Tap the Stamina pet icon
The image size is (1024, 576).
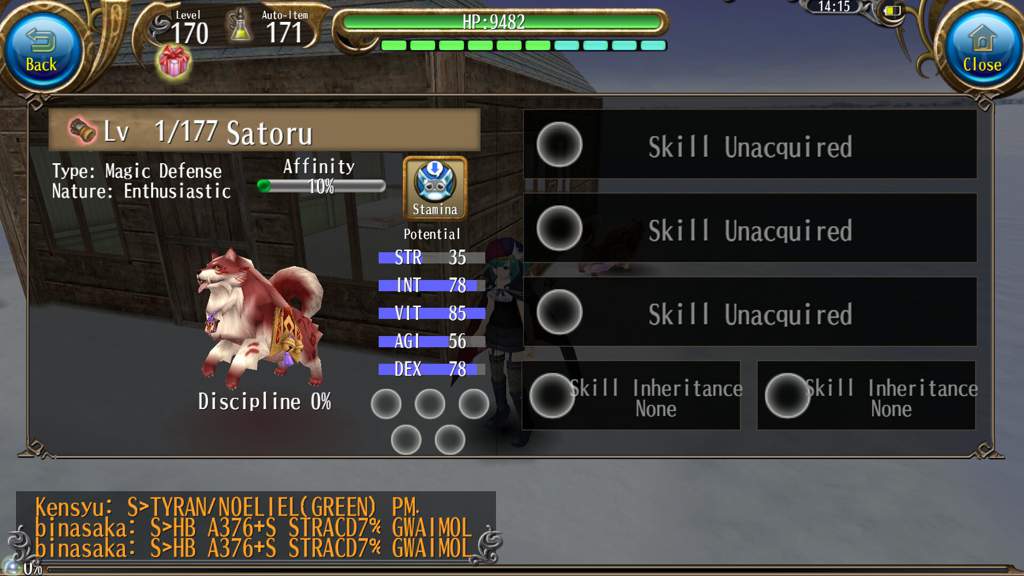click(435, 187)
